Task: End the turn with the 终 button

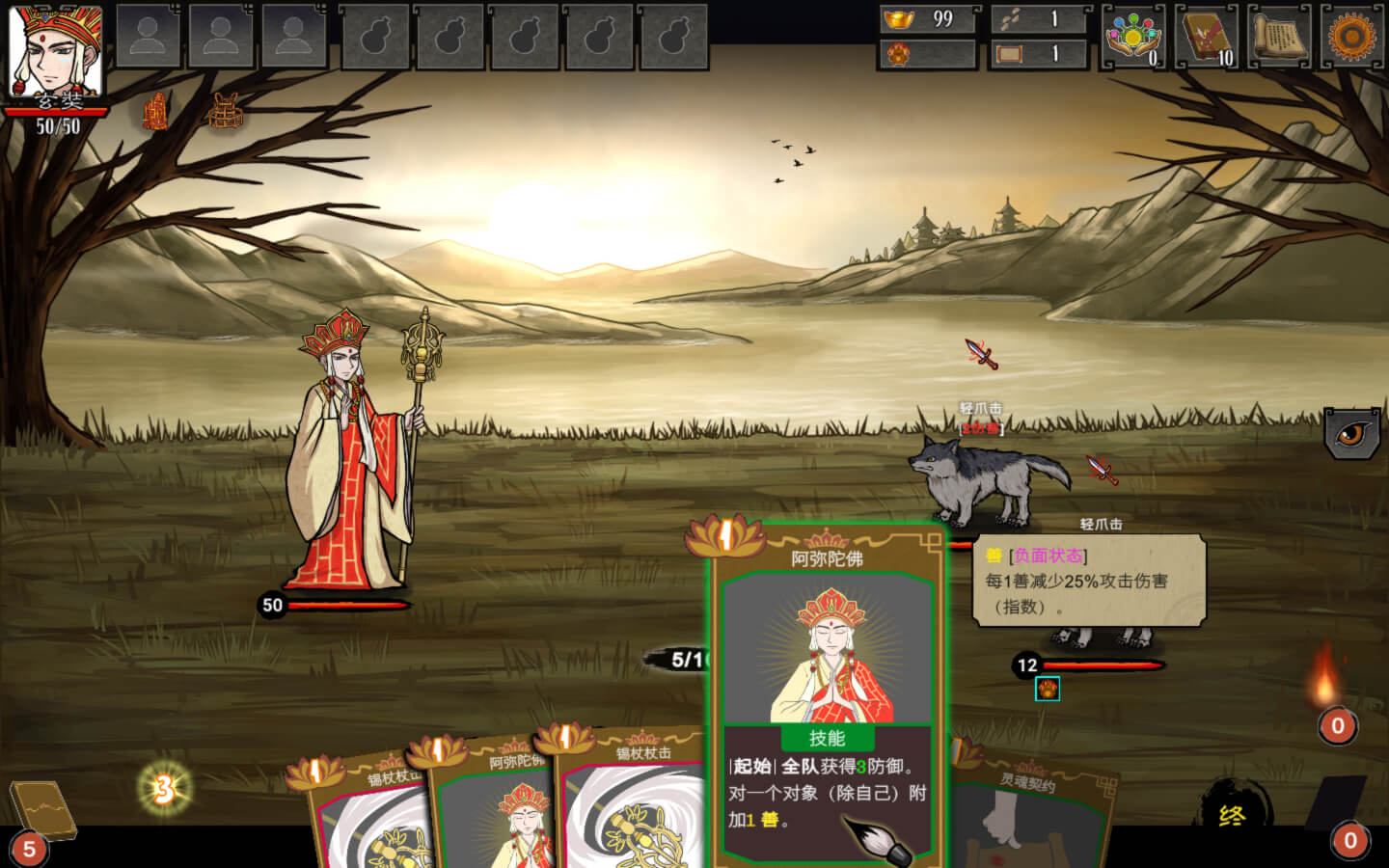Action: (1233, 816)
